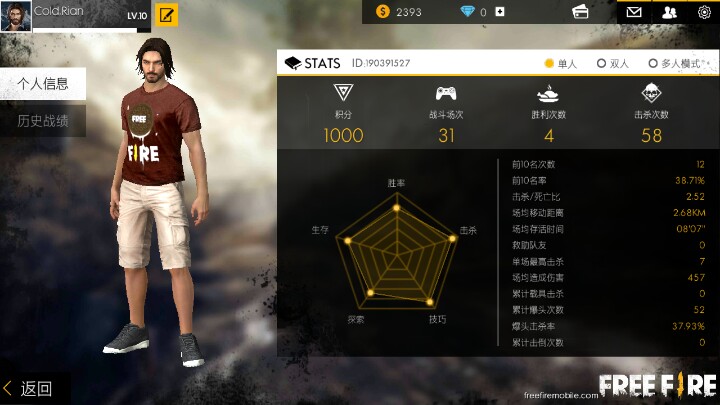
Task: Choose the 双人 mode stats
Action: [613, 63]
